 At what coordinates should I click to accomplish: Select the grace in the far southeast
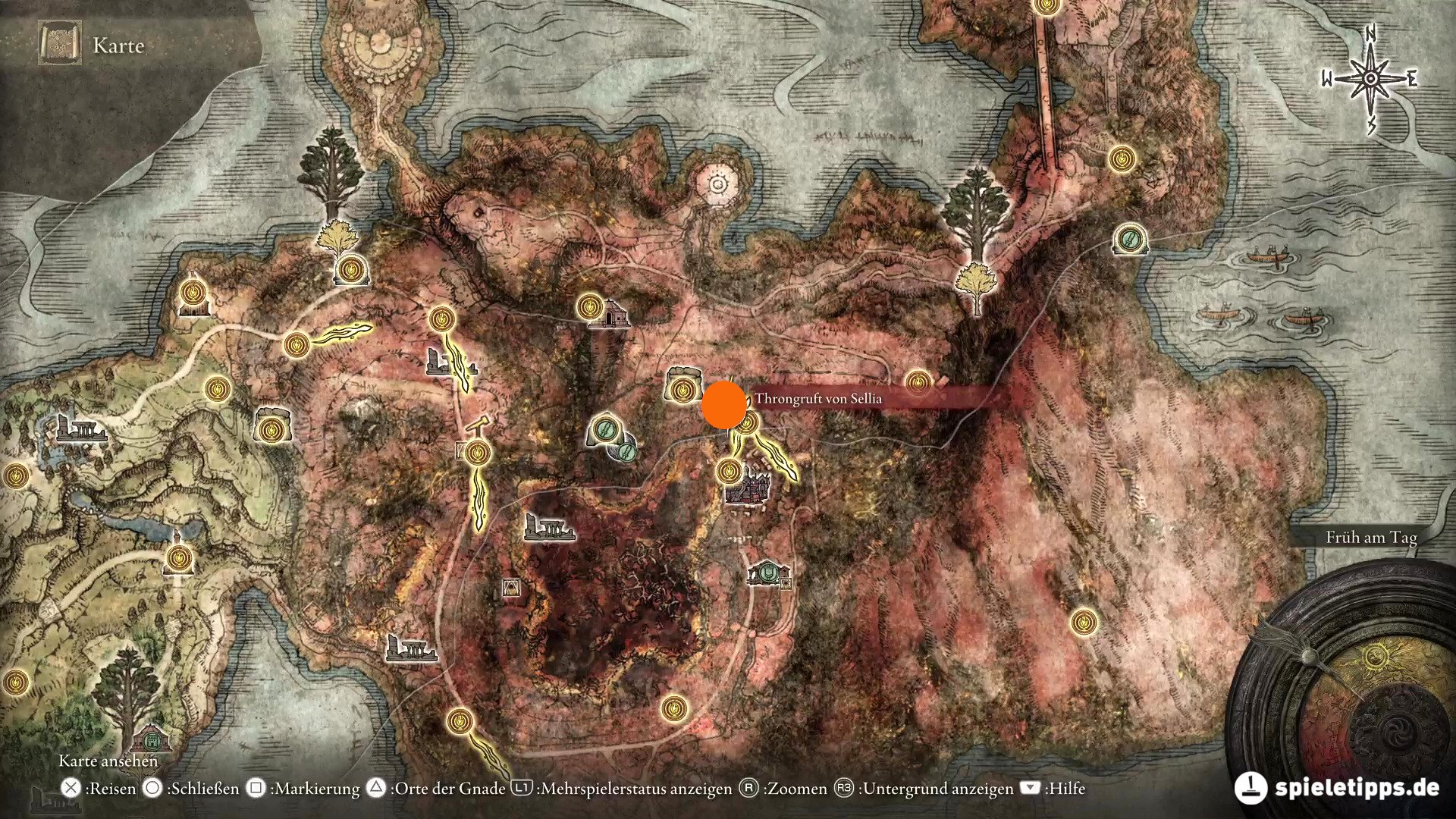1084,622
